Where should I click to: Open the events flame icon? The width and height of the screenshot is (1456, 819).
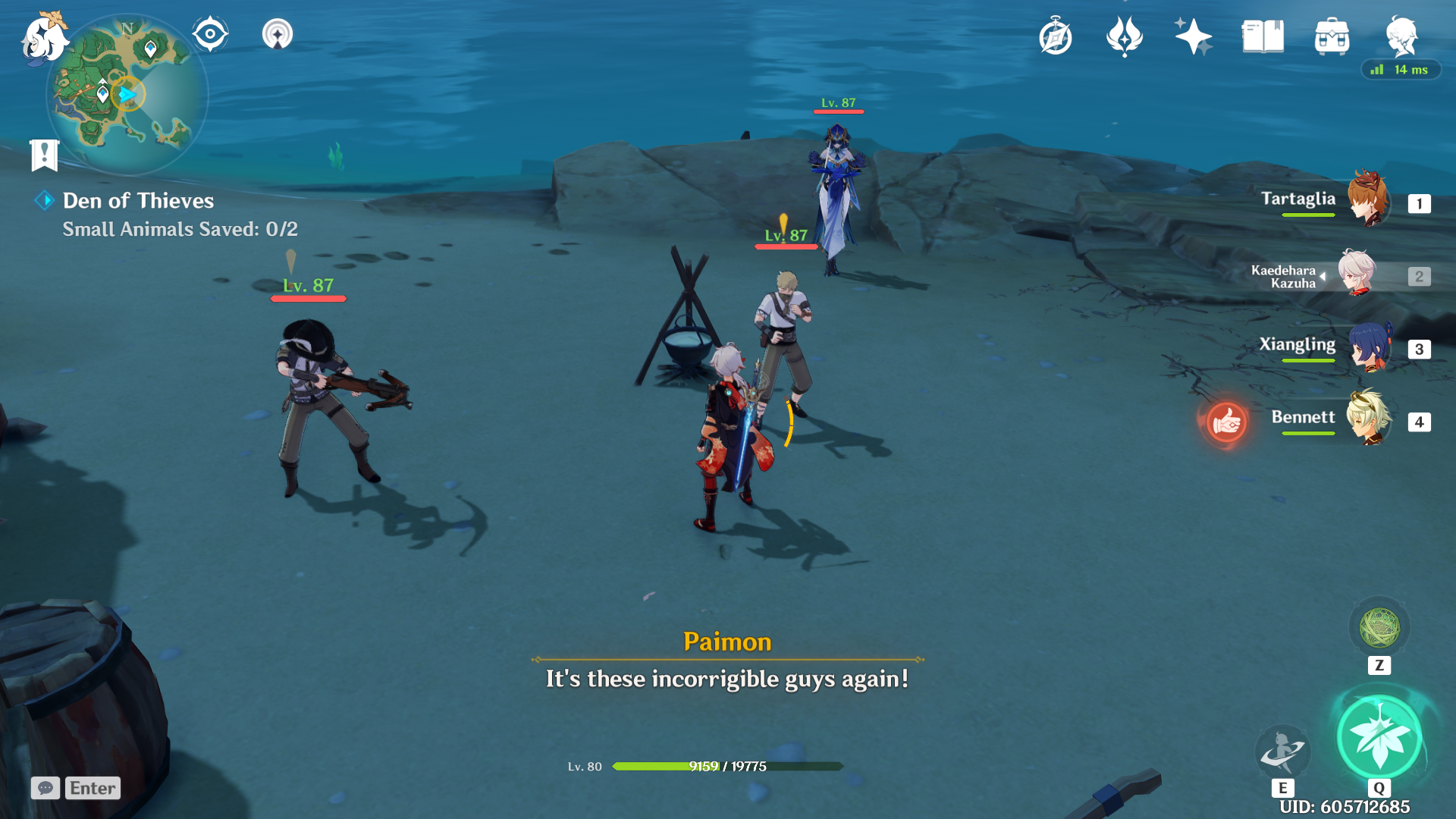[x=1125, y=36]
